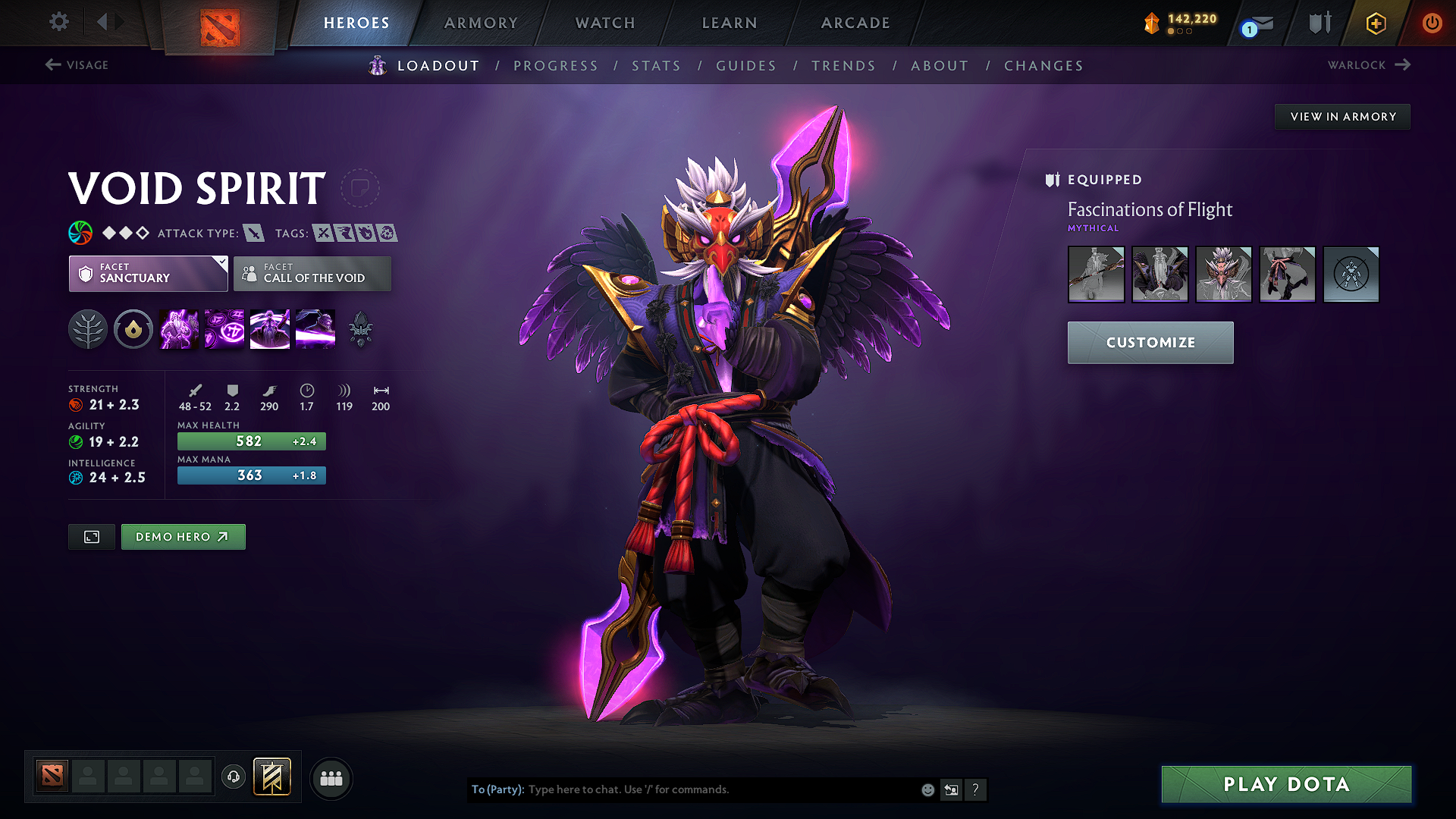Click the Aether Remnant ability icon
Image resolution: width=1456 pixels, height=819 pixels.
click(x=179, y=329)
